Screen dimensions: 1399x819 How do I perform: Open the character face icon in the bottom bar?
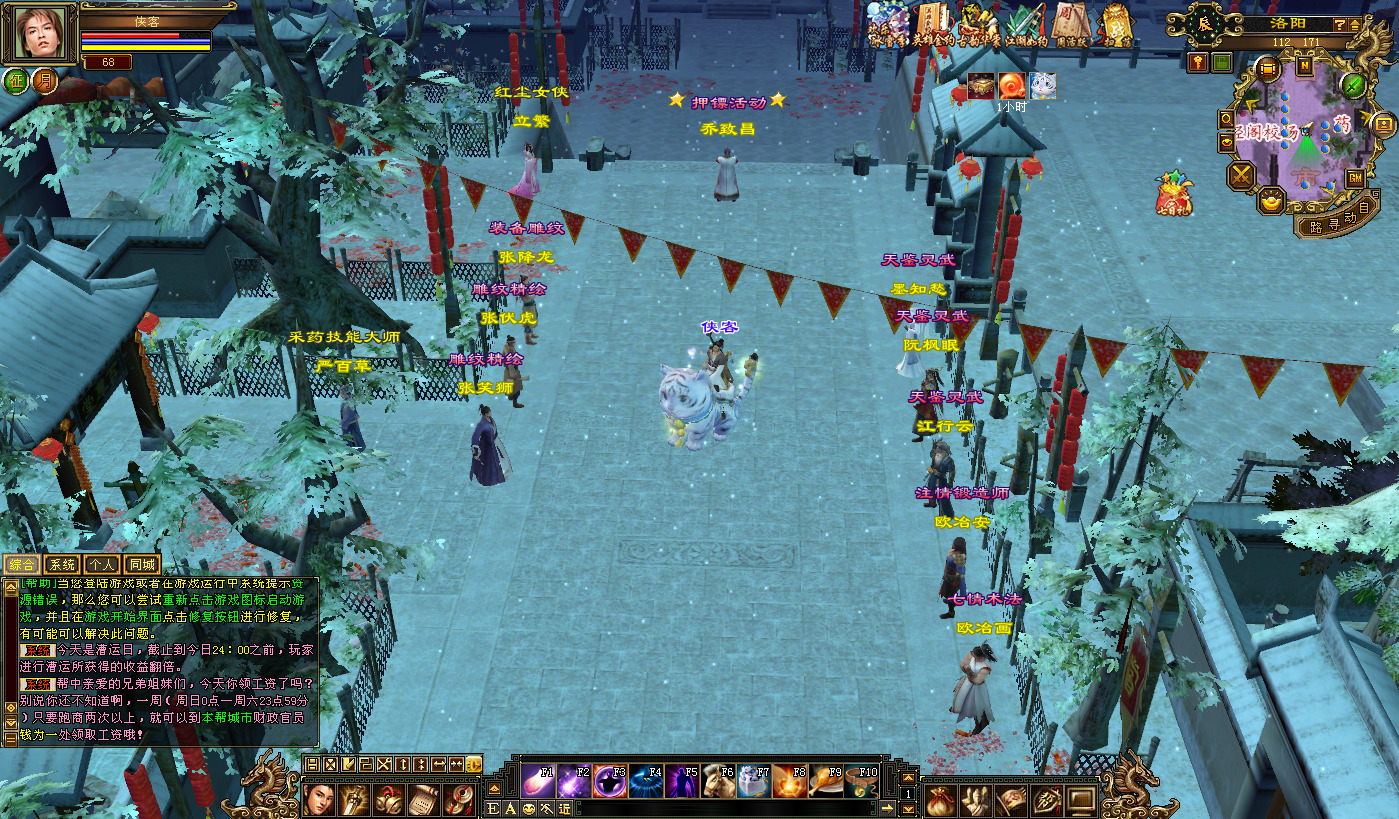(319, 800)
